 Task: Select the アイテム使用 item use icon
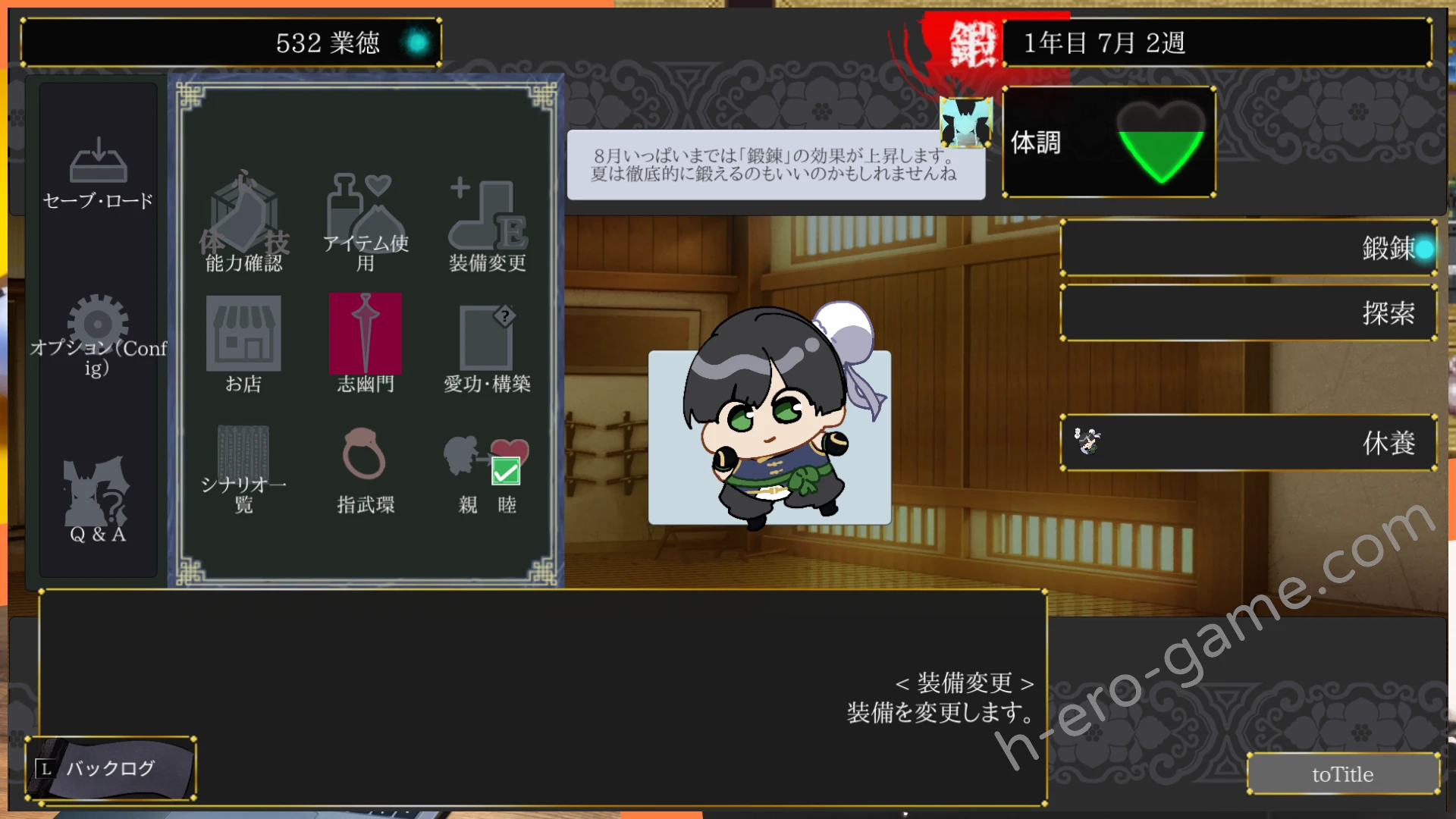[x=364, y=212]
